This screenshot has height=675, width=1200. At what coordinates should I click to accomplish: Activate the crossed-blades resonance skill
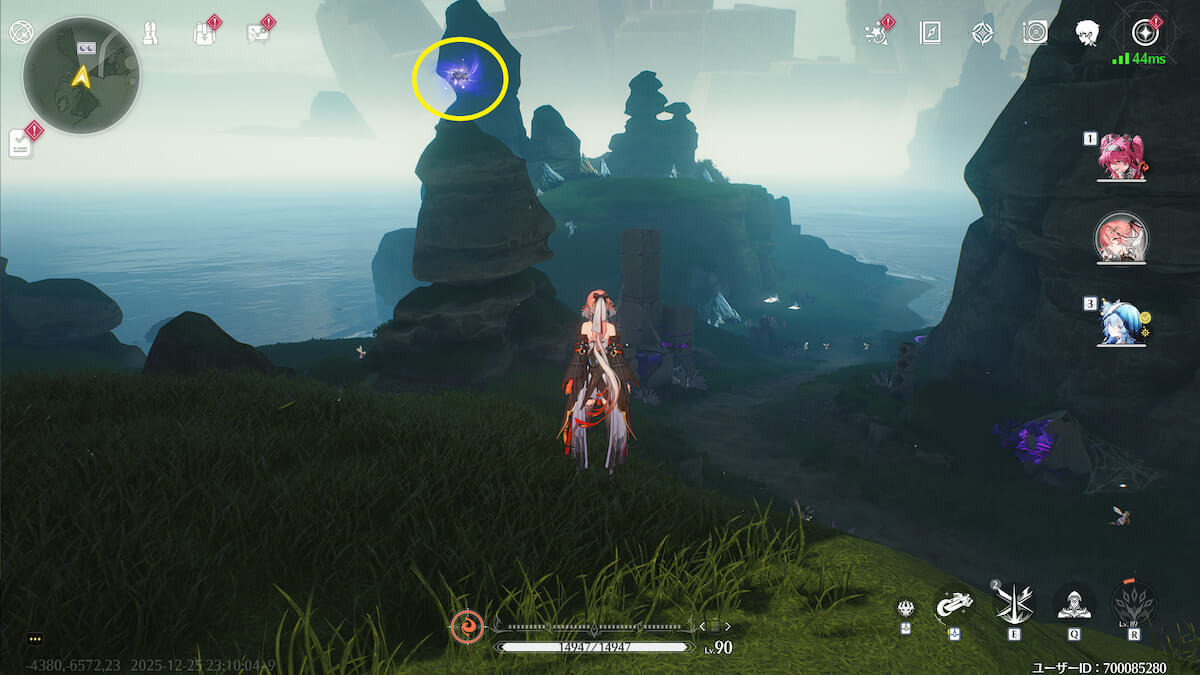(1011, 602)
